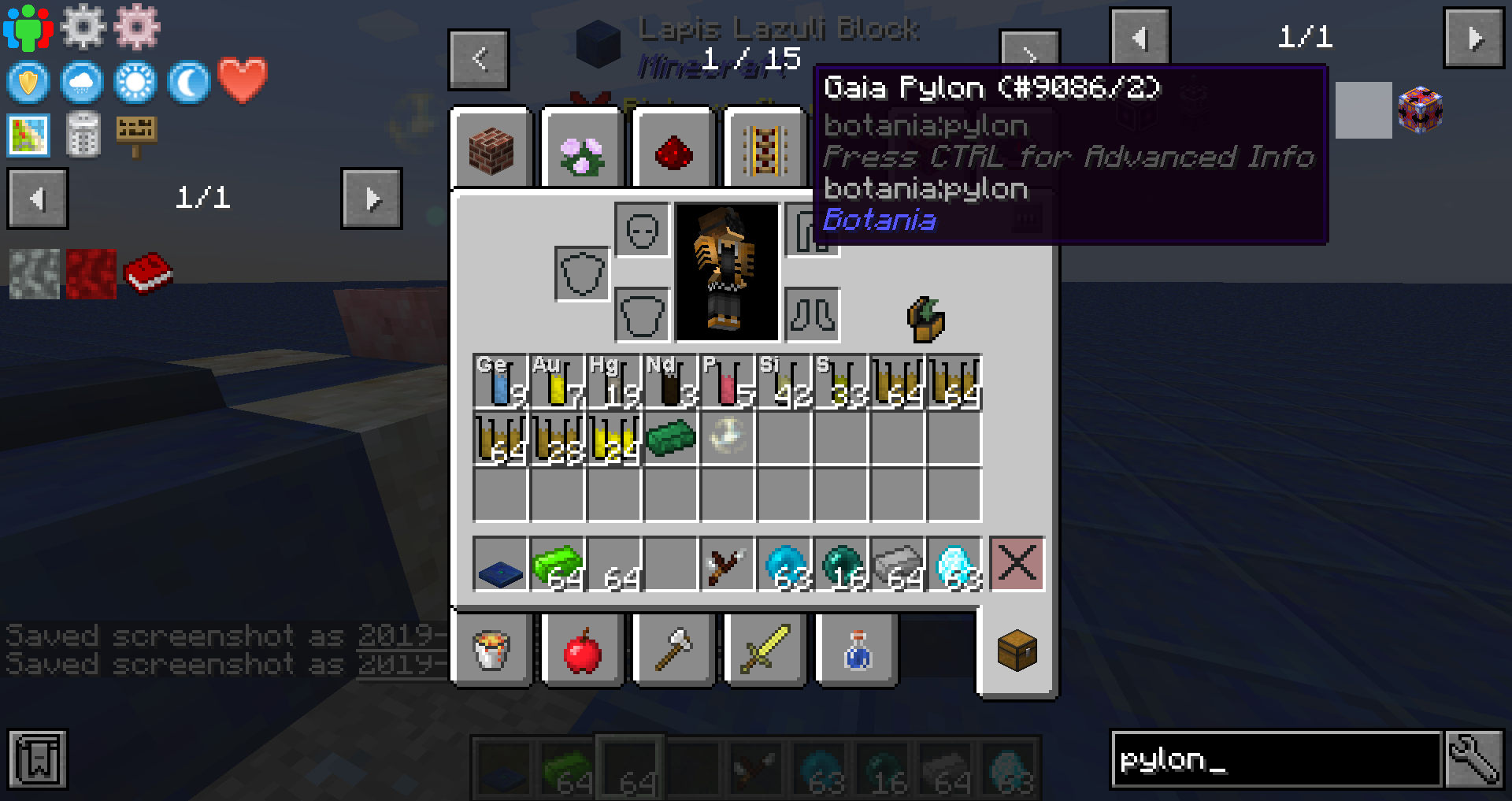
Task: Open the apple Foodstuffs tab
Action: [582, 650]
